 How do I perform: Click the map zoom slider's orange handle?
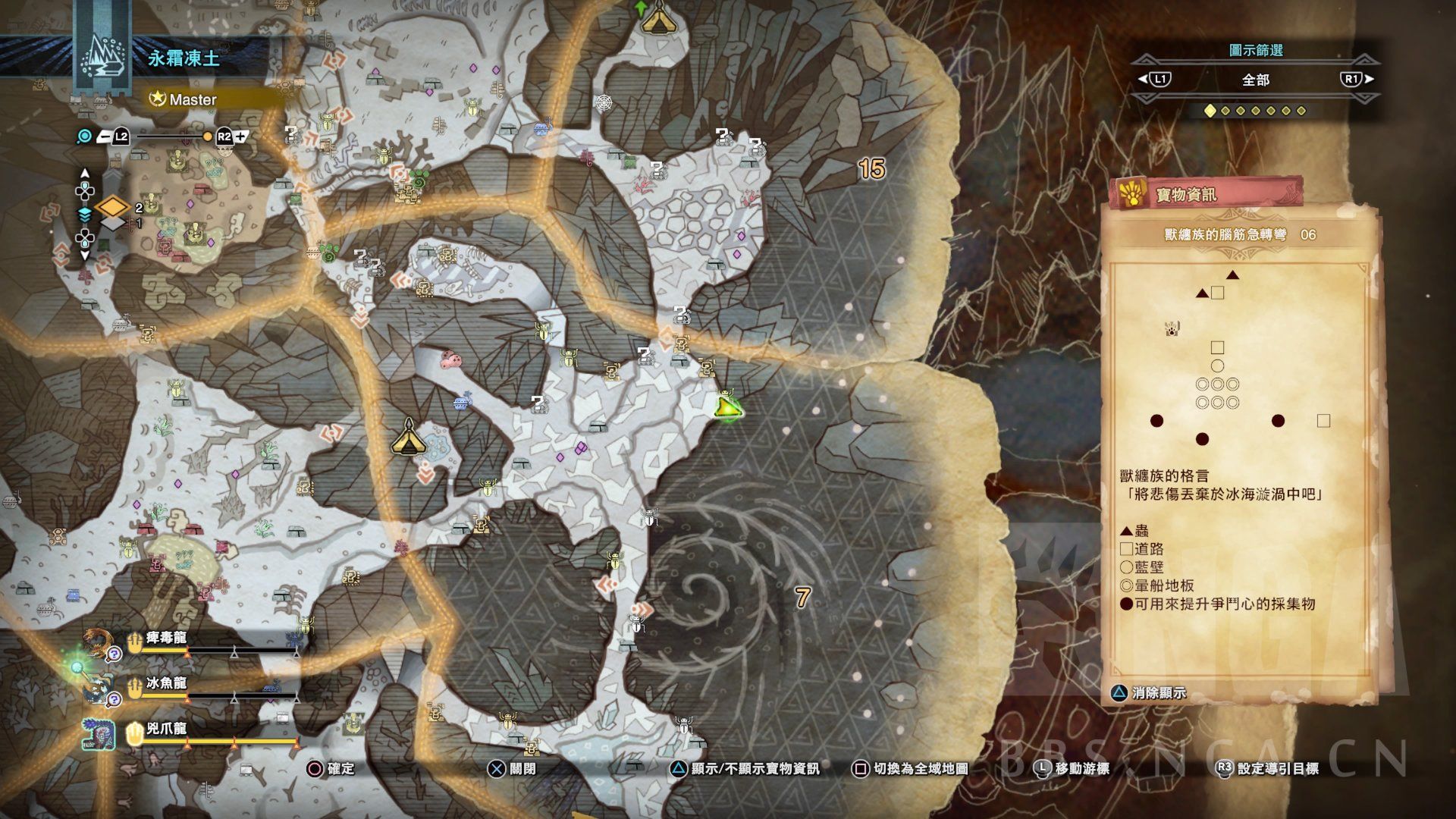(x=207, y=136)
